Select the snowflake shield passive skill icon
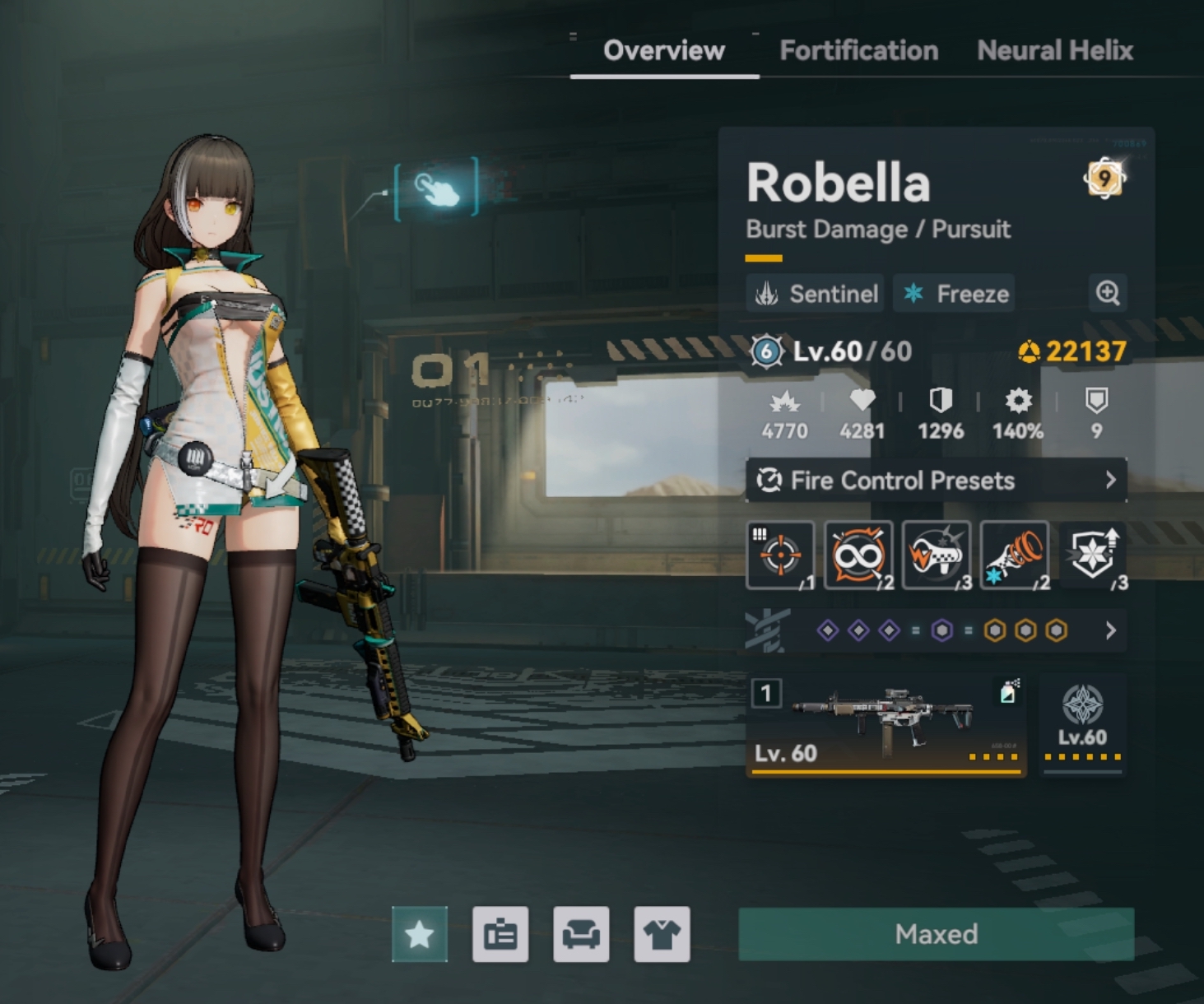Screen dimensions: 1204x1004 (x=1093, y=555)
